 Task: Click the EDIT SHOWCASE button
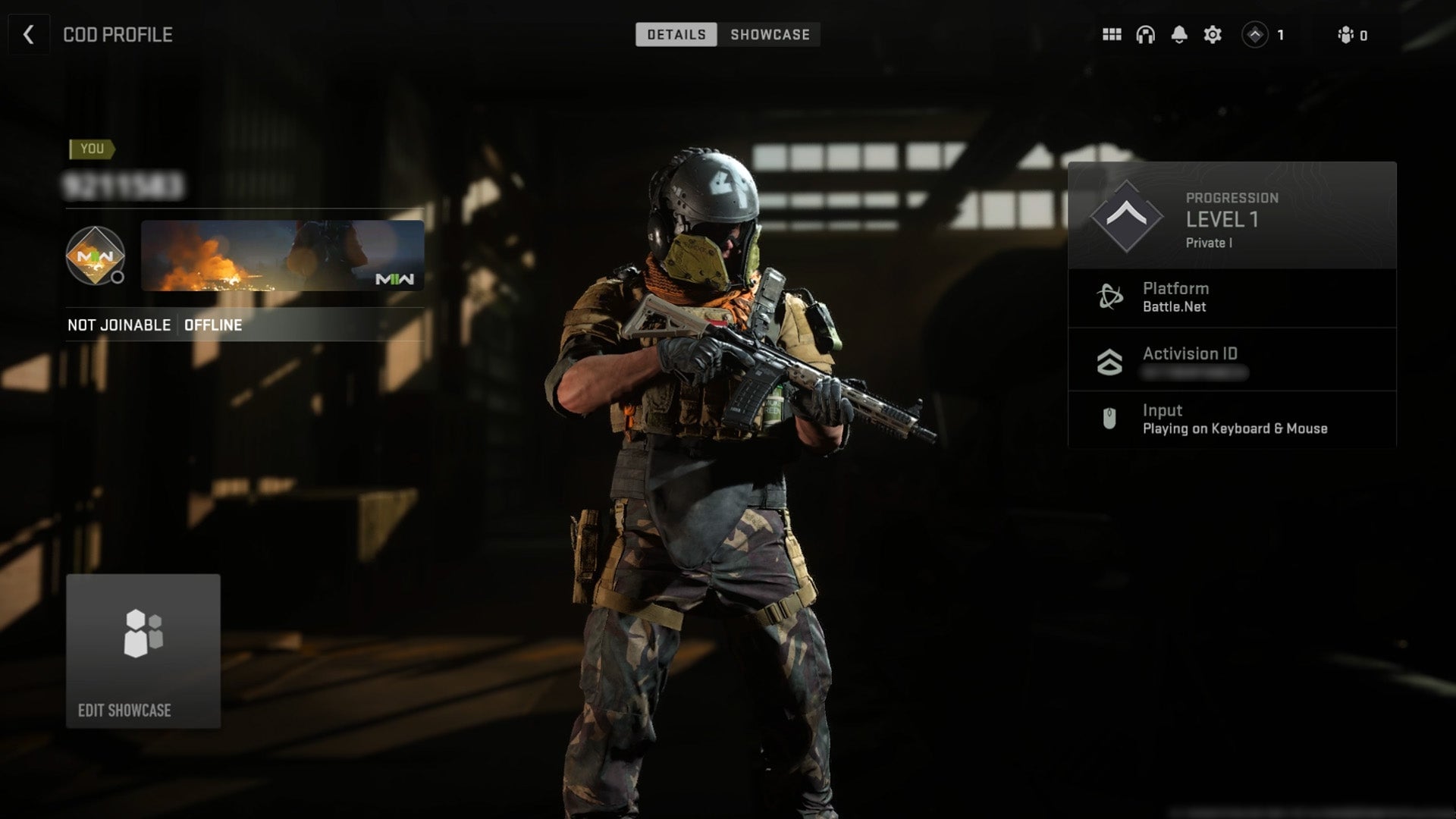[x=143, y=651]
